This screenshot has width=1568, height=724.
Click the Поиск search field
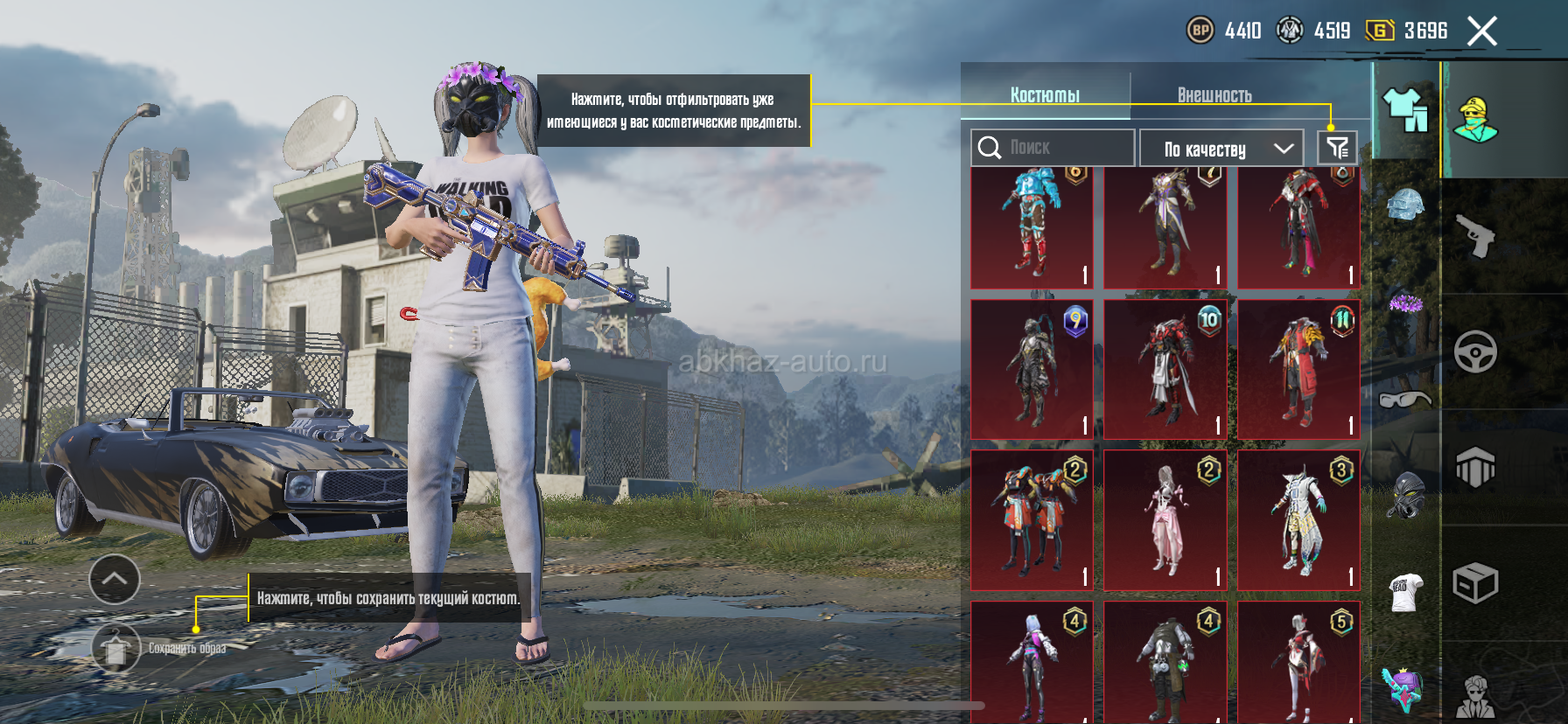pos(1052,148)
